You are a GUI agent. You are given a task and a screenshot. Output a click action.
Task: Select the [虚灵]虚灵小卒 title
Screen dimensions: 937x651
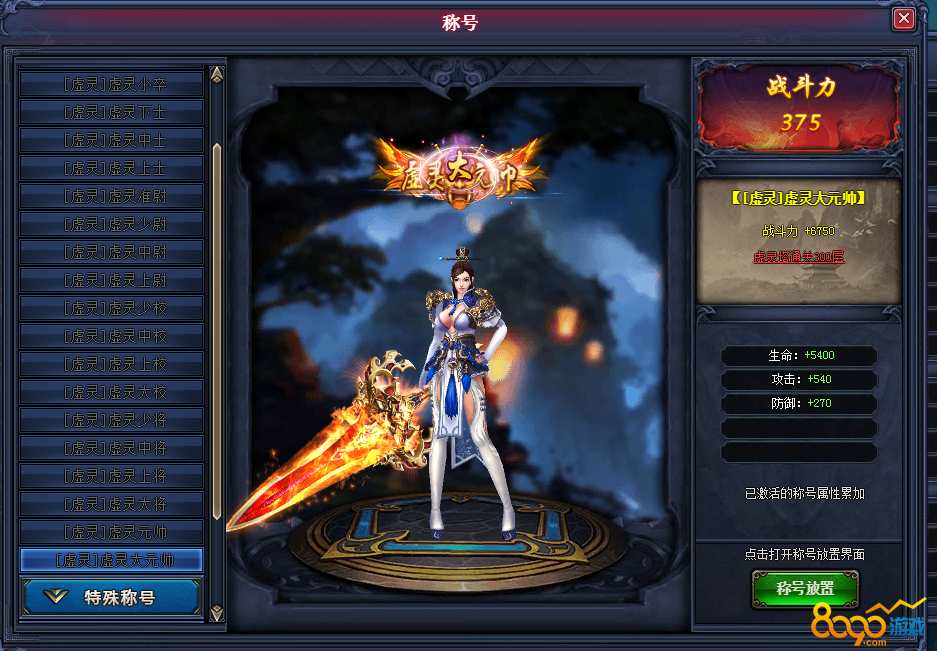click(111, 84)
